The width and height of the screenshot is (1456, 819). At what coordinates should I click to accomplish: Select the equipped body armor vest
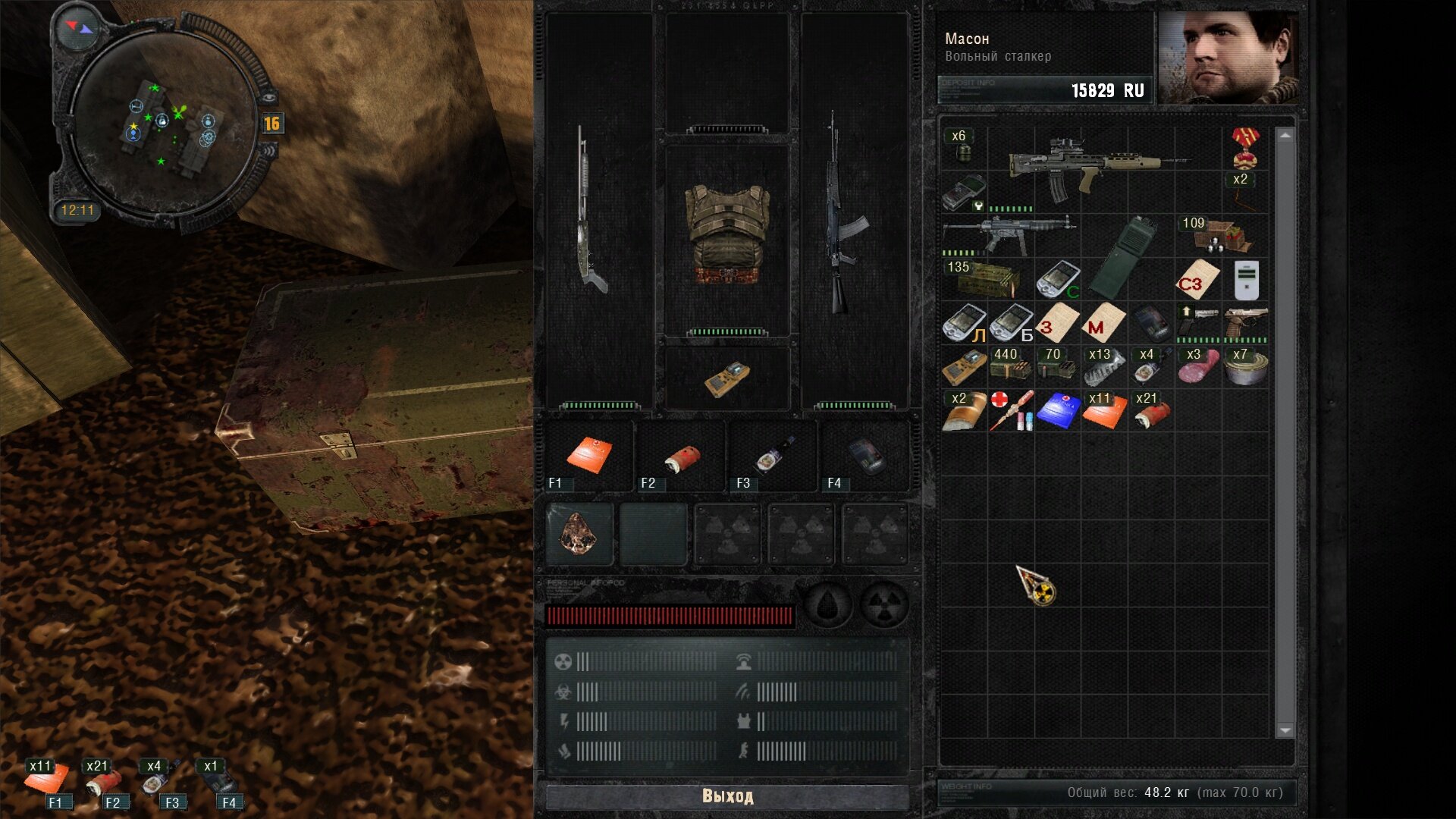726,235
